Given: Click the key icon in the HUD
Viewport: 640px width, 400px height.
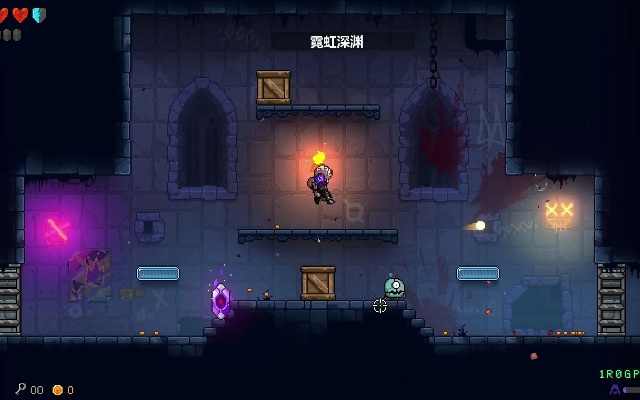Looking at the screenshot, I should [20, 389].
